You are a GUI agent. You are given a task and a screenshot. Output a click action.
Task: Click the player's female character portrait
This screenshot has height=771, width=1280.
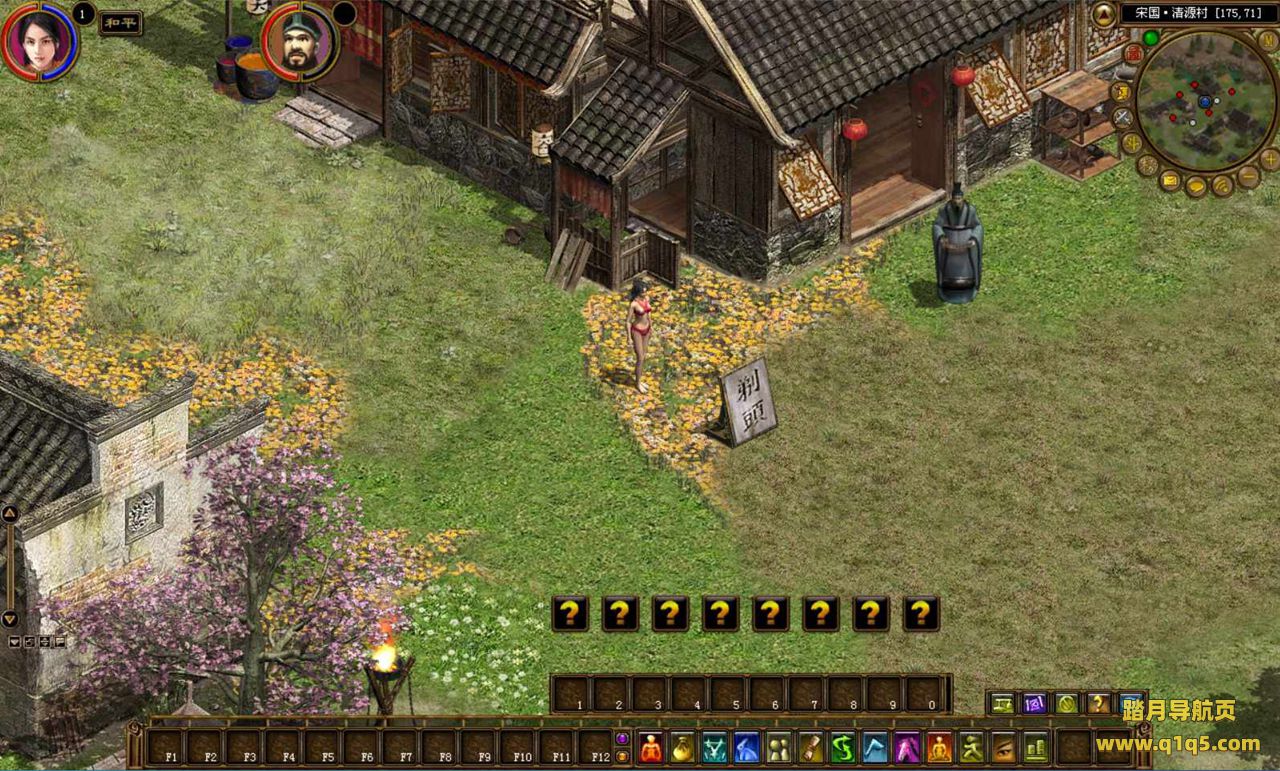tap(40, 40)
